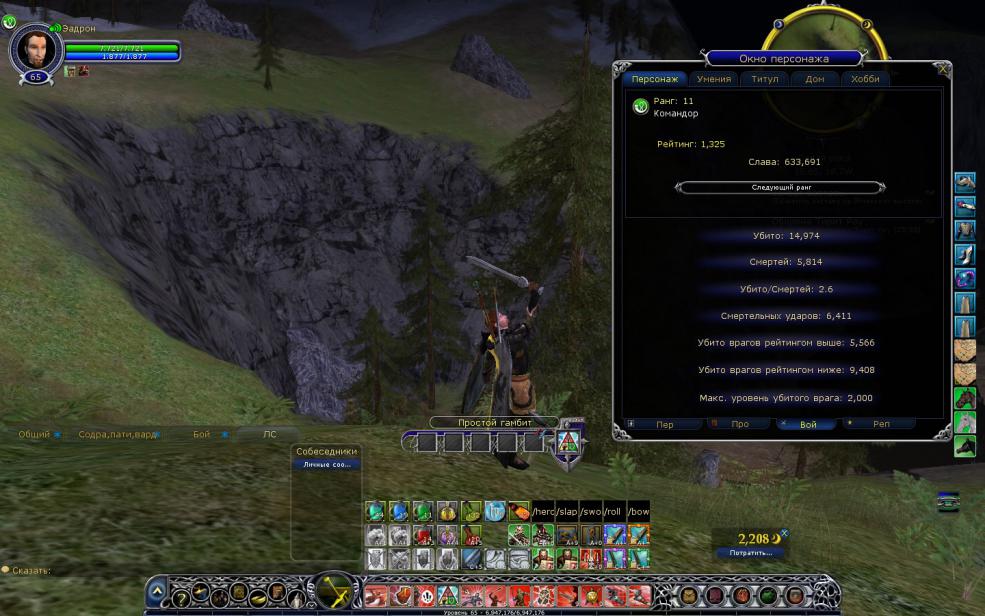The image size is (985, 616).
Task: Select the Дом tab
Action: click(815, 79)
